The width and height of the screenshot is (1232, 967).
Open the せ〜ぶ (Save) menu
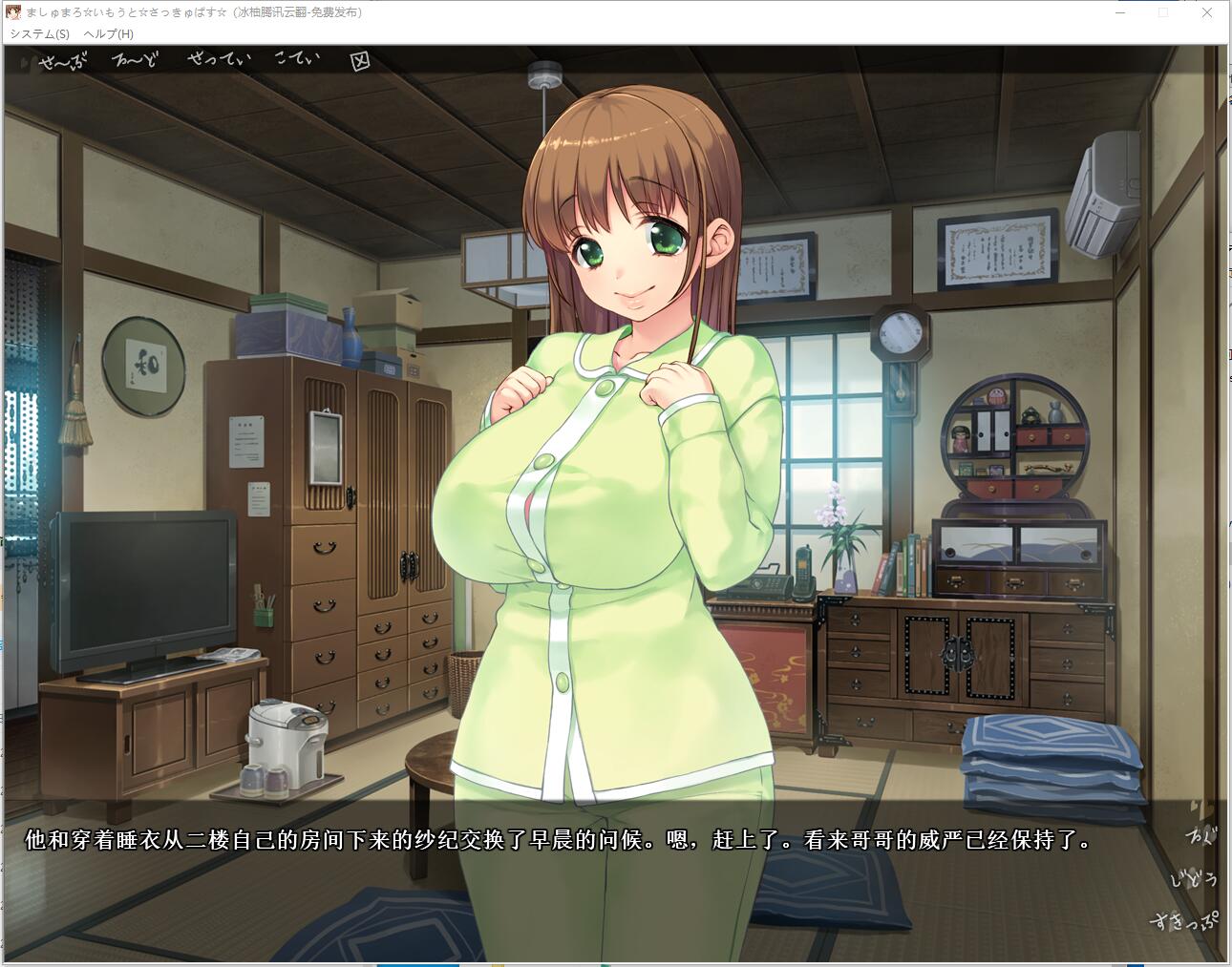[x=62, y=63]
